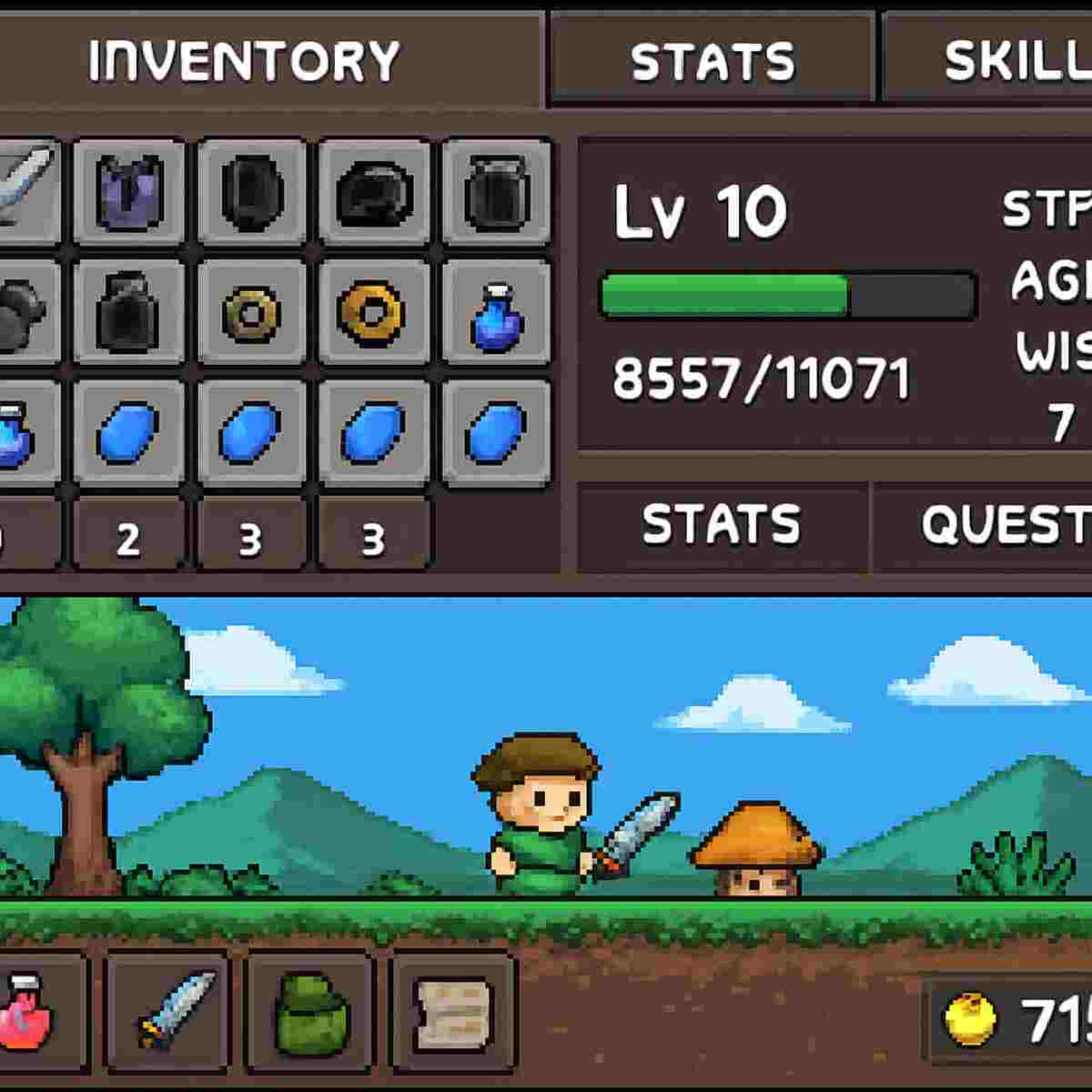Choose the black helmet inventory slot
Image resolution: width=1092 pixels, height=1092 pixels.
(x=374, y=193)
